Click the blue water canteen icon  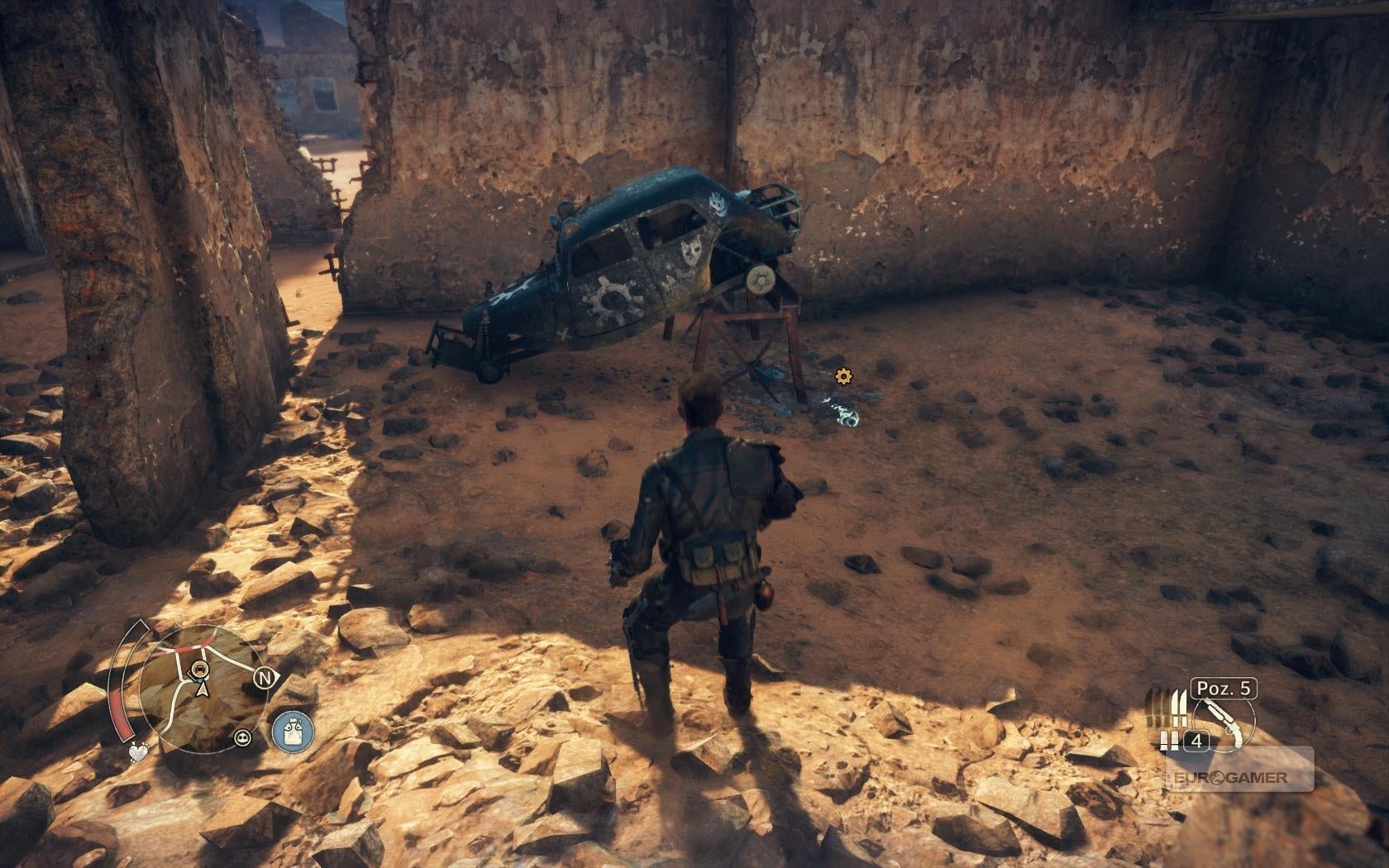coord(293,732)
